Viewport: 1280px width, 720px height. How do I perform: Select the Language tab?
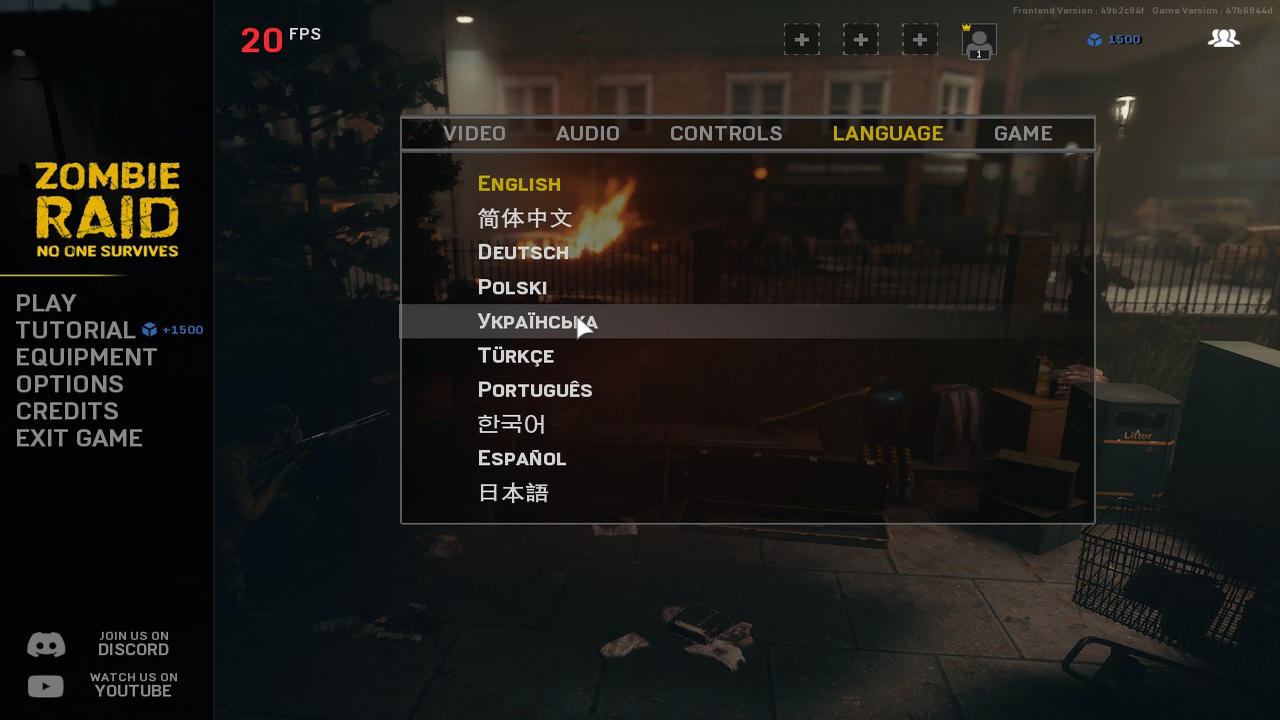click(x=888, y=134)
